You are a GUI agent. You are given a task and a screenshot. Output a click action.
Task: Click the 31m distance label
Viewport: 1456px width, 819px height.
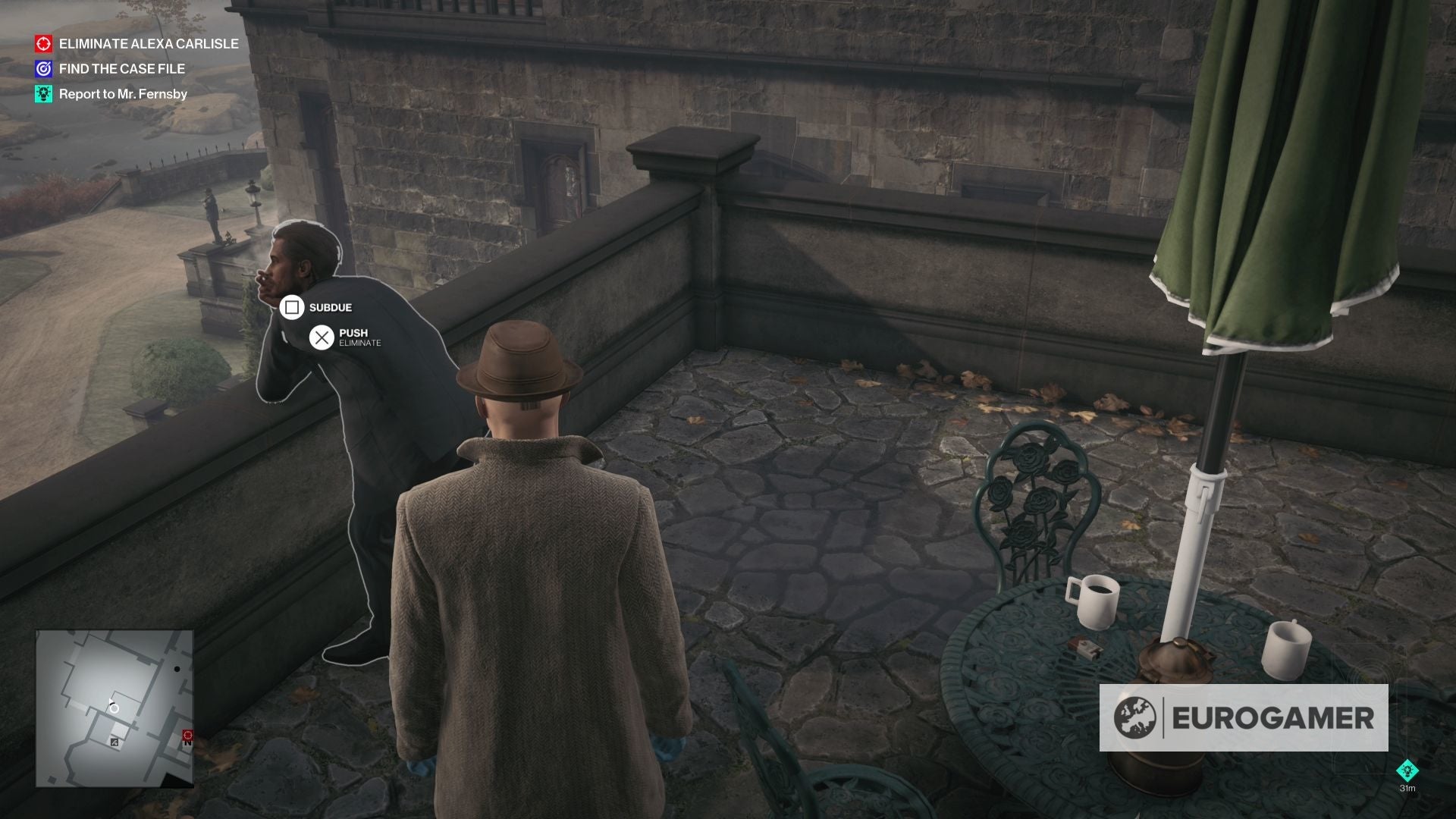(x=1407, y=788)
